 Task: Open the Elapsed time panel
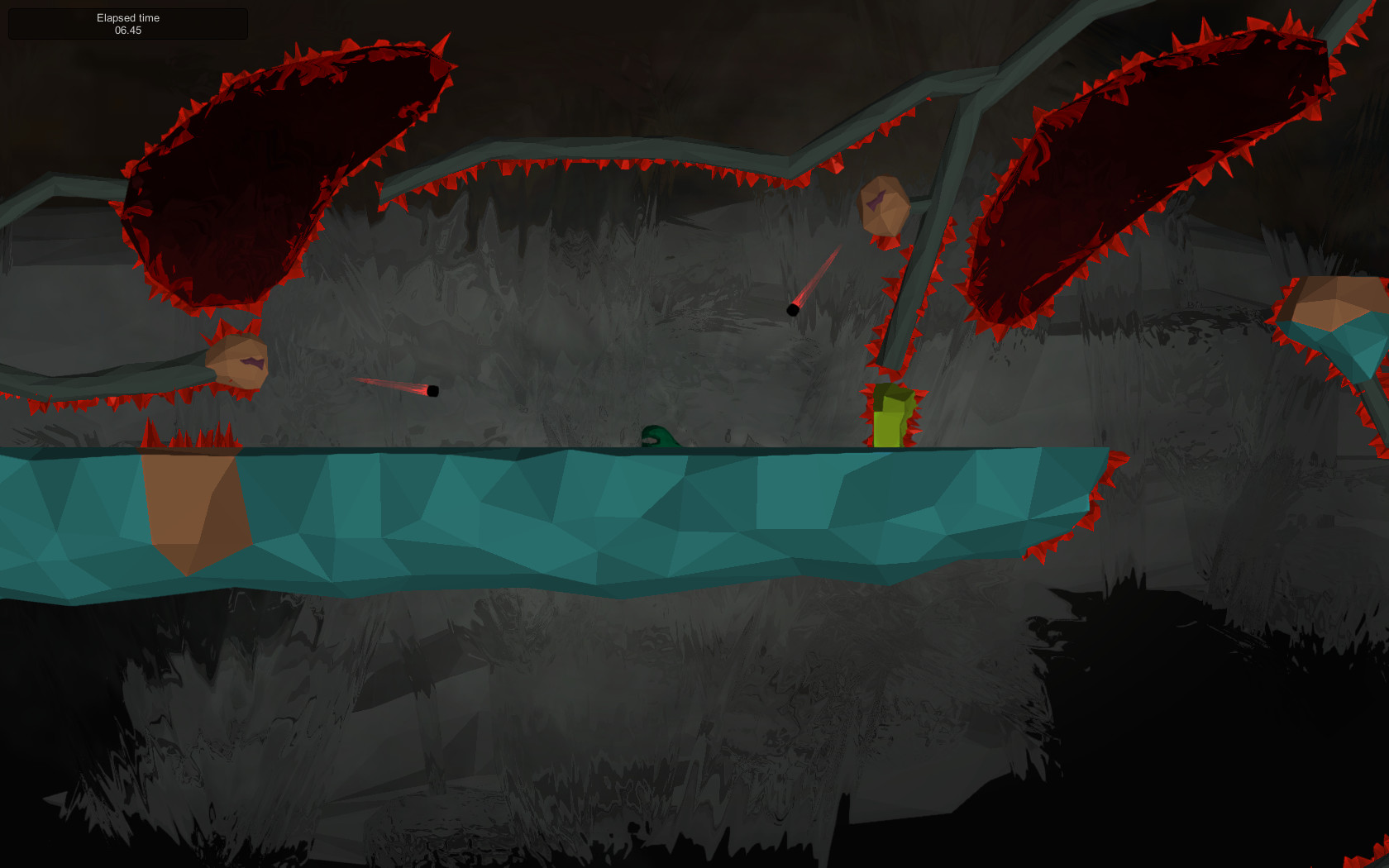point(128,23)
